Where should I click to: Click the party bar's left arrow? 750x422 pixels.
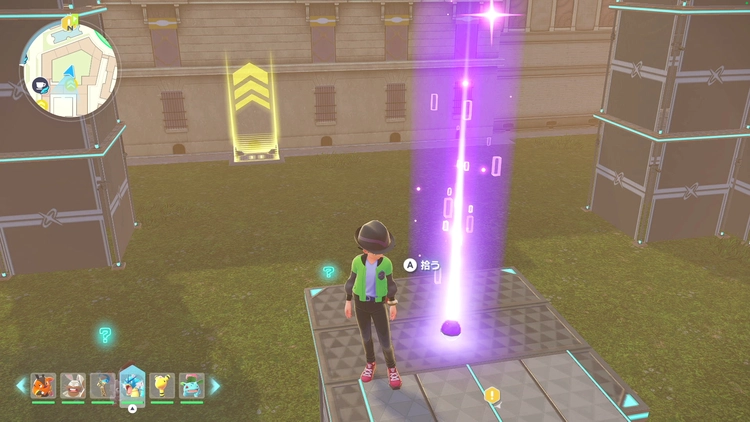21,385
